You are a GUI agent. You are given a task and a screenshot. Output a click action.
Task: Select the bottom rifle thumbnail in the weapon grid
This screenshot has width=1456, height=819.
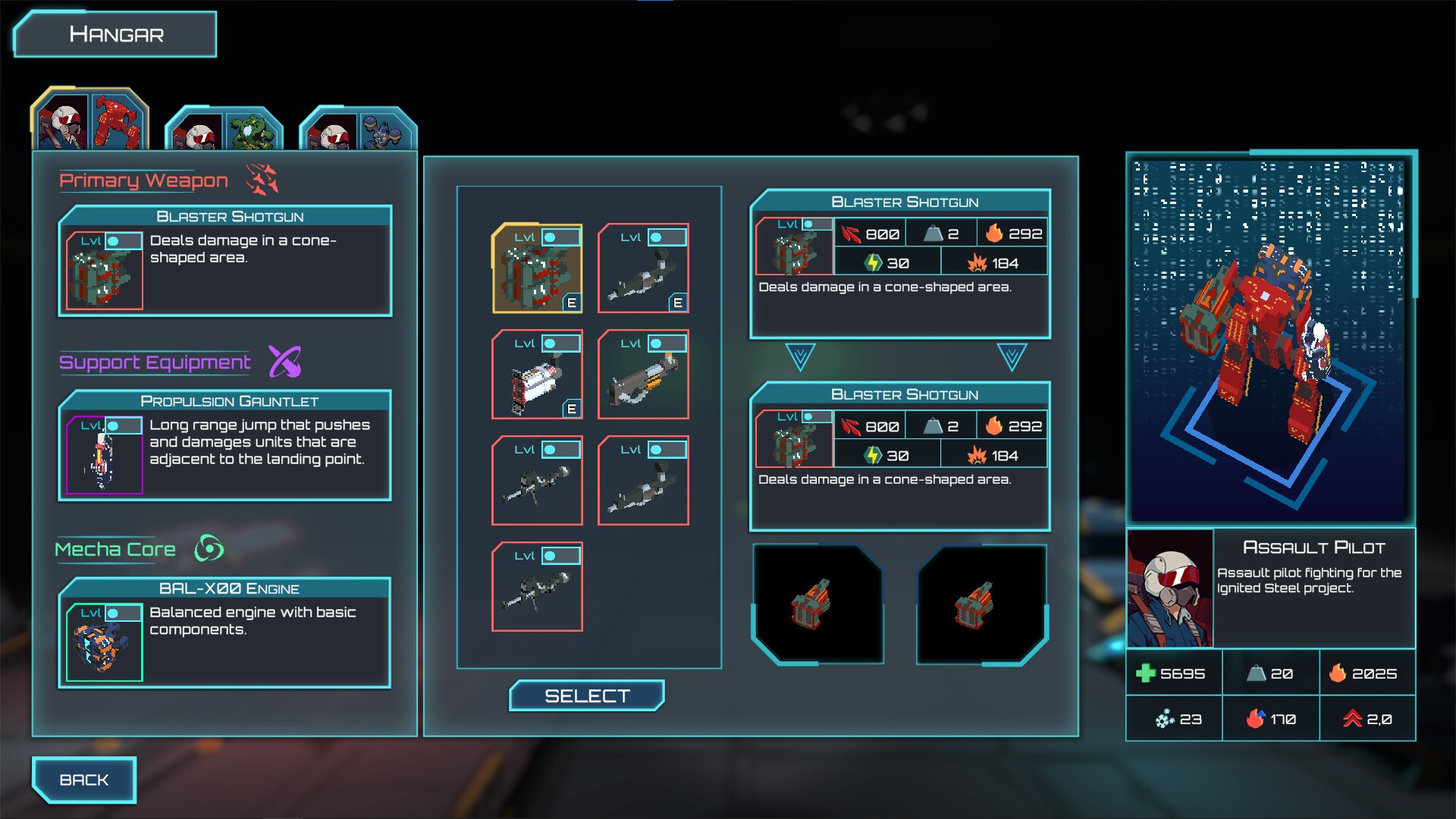537,588
